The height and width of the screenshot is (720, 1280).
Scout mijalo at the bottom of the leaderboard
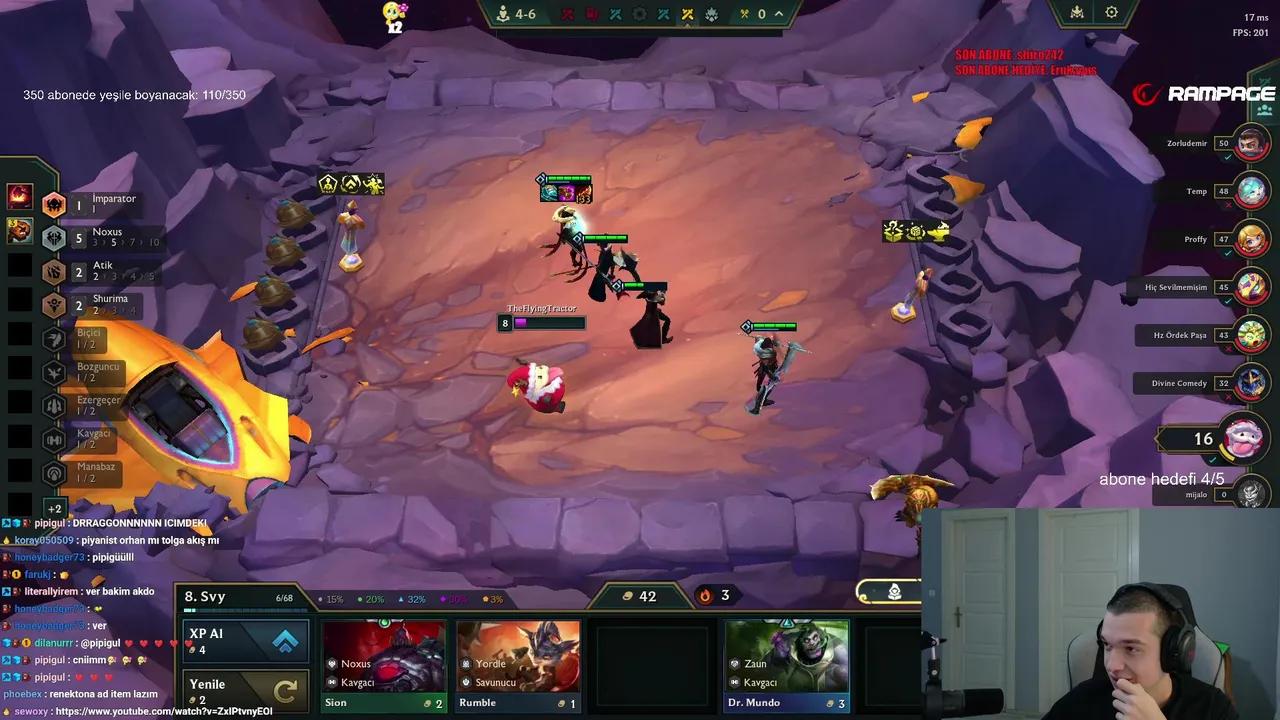[x=1250, y=494]
